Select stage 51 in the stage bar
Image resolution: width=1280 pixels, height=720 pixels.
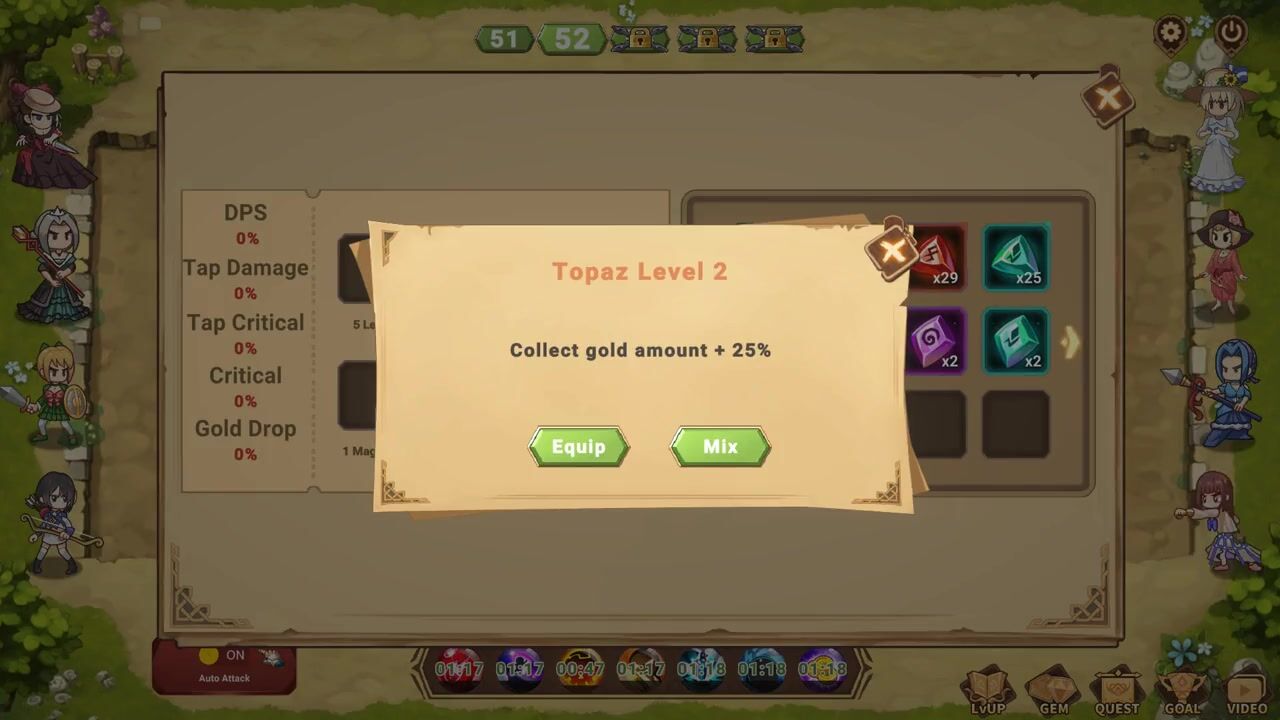click(x=504, y=39)
